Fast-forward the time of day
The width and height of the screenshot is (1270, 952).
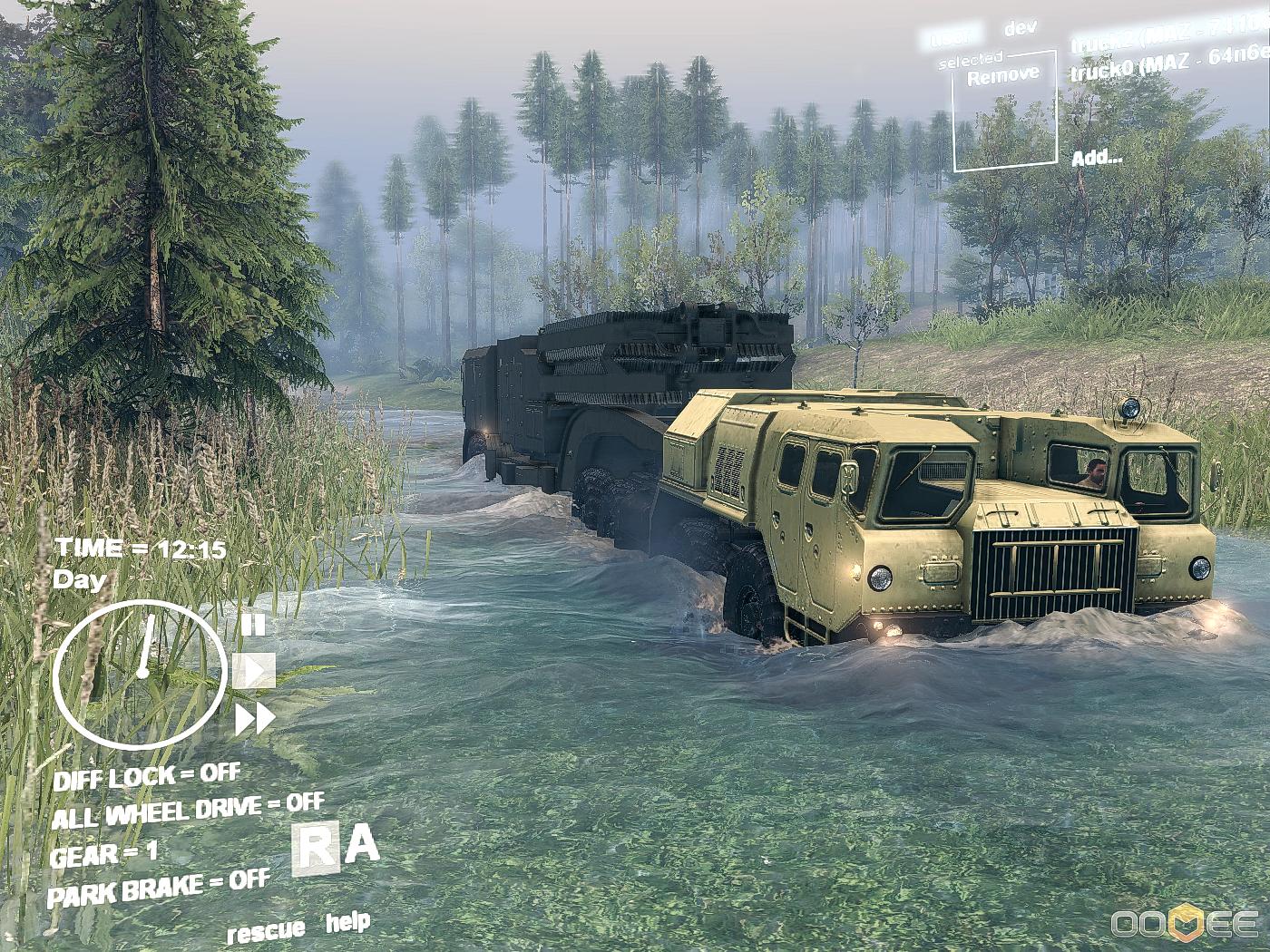pyautogui.click(x=255, y=720)
